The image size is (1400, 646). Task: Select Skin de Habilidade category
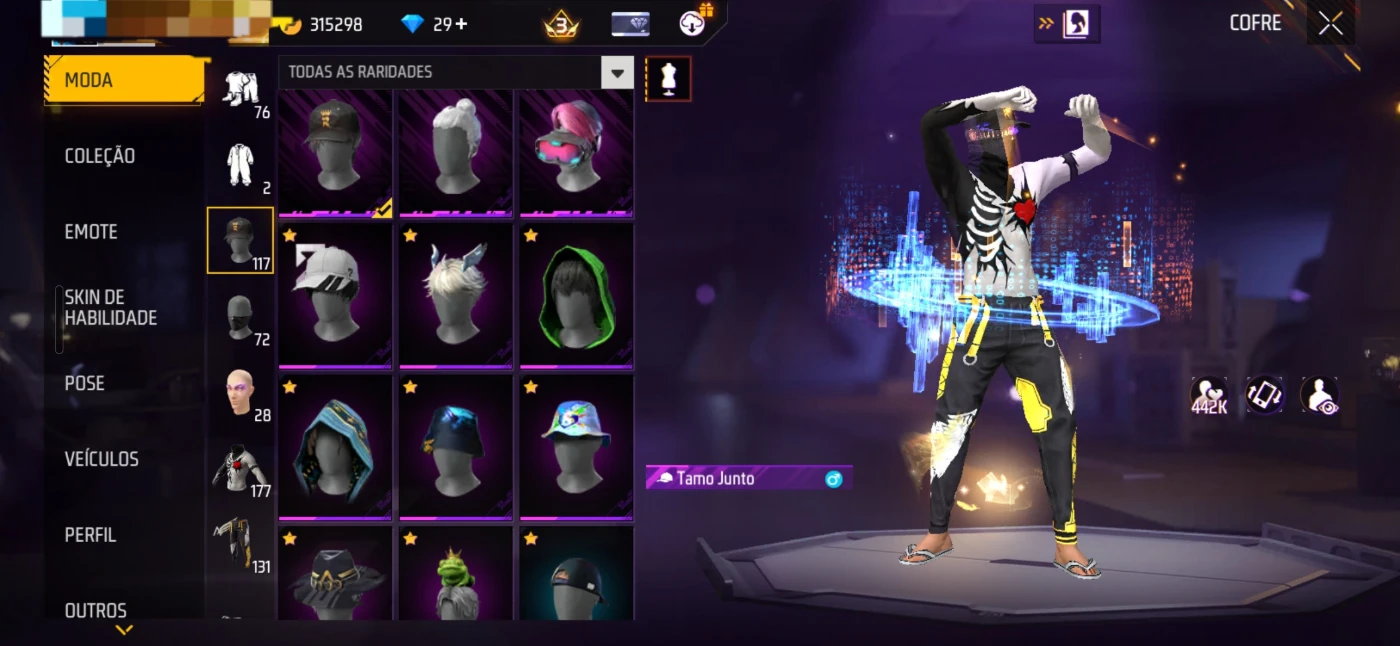[x=111, y=308]
